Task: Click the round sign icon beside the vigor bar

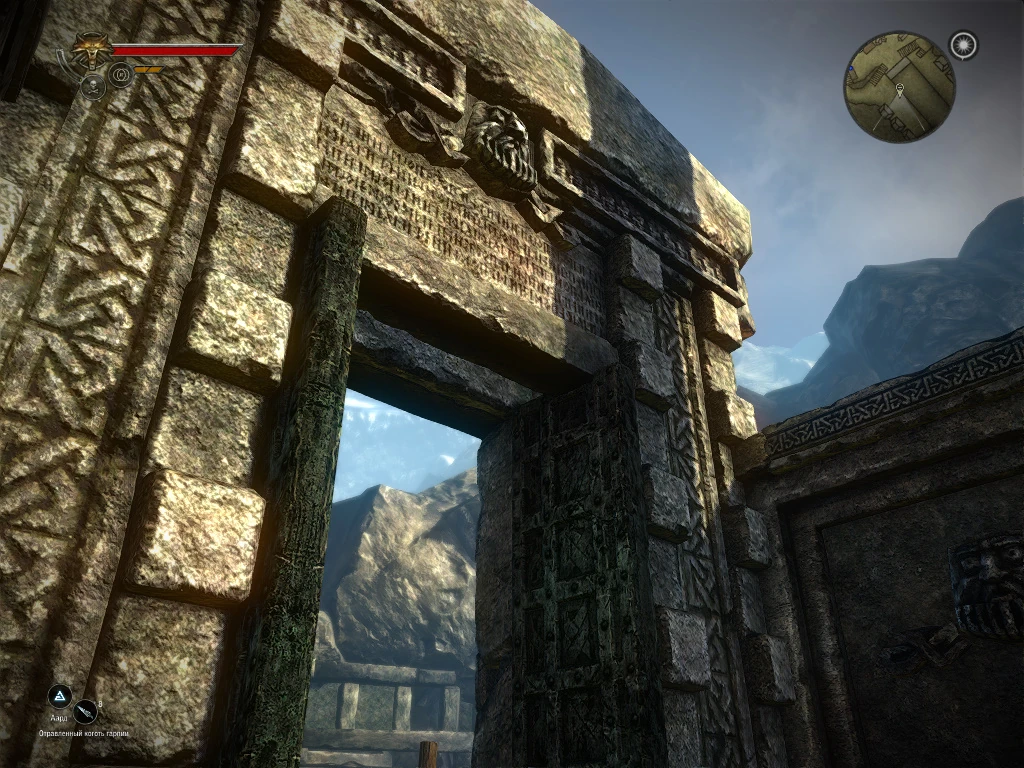Action: (x=121, y=74)
